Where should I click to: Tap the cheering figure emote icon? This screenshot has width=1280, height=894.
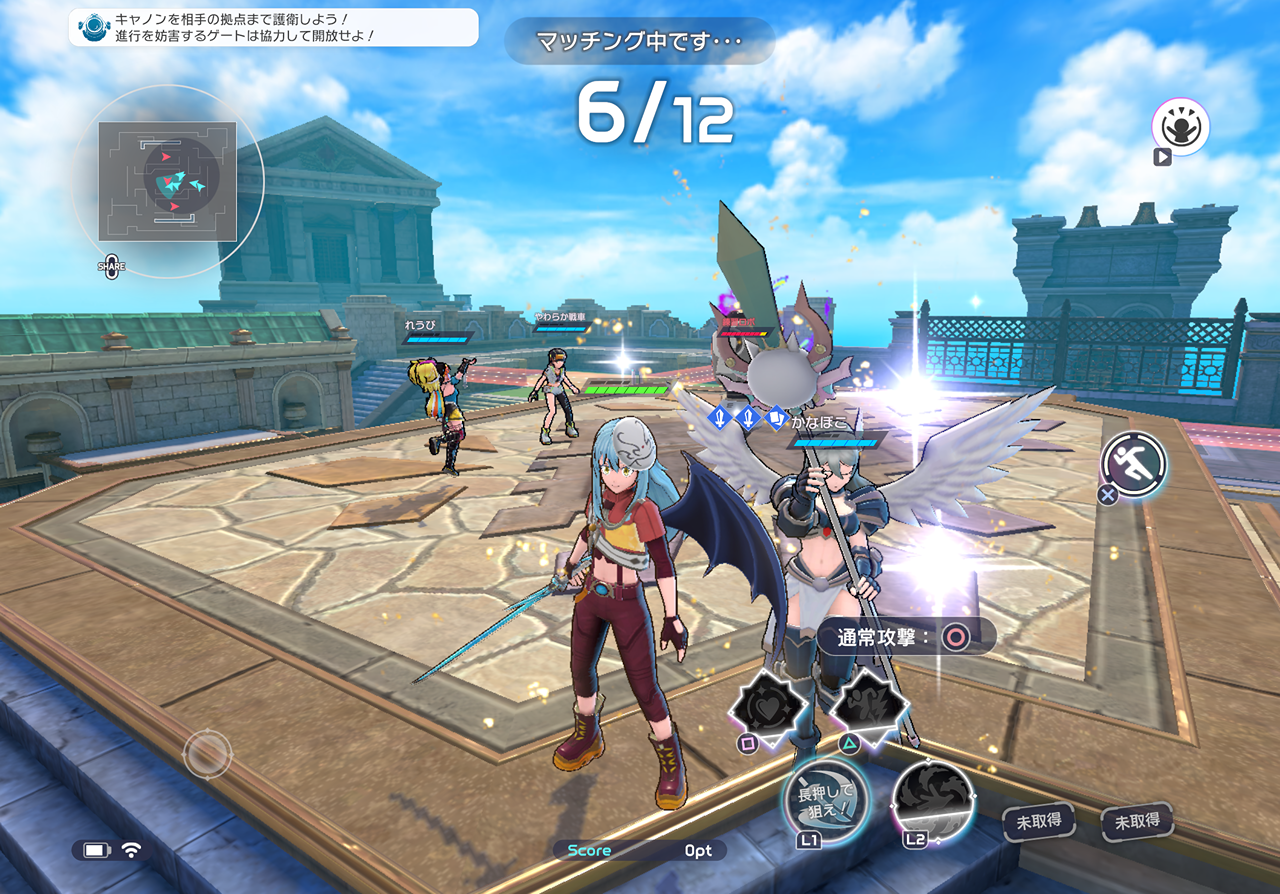coord(1180,126)
